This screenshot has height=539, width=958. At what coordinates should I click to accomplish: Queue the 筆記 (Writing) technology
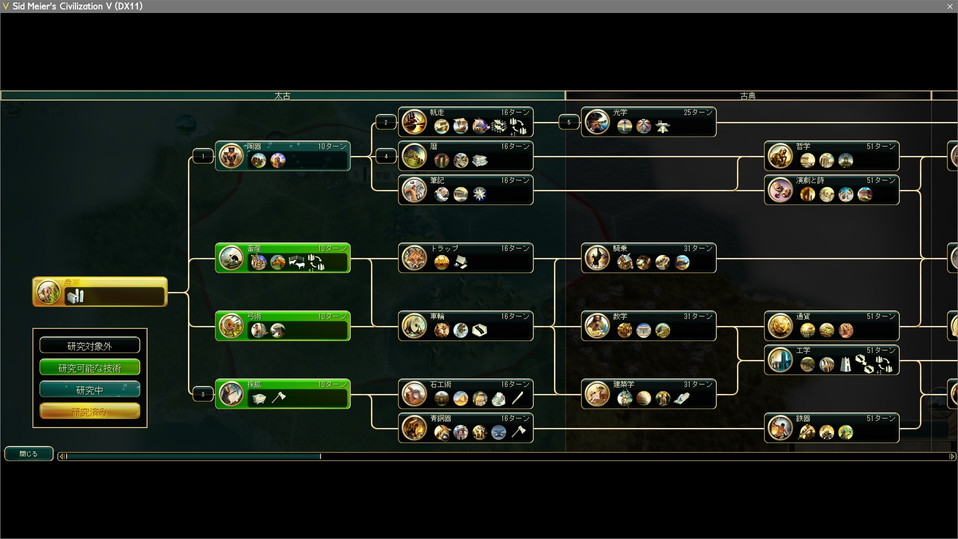point(466,190)
